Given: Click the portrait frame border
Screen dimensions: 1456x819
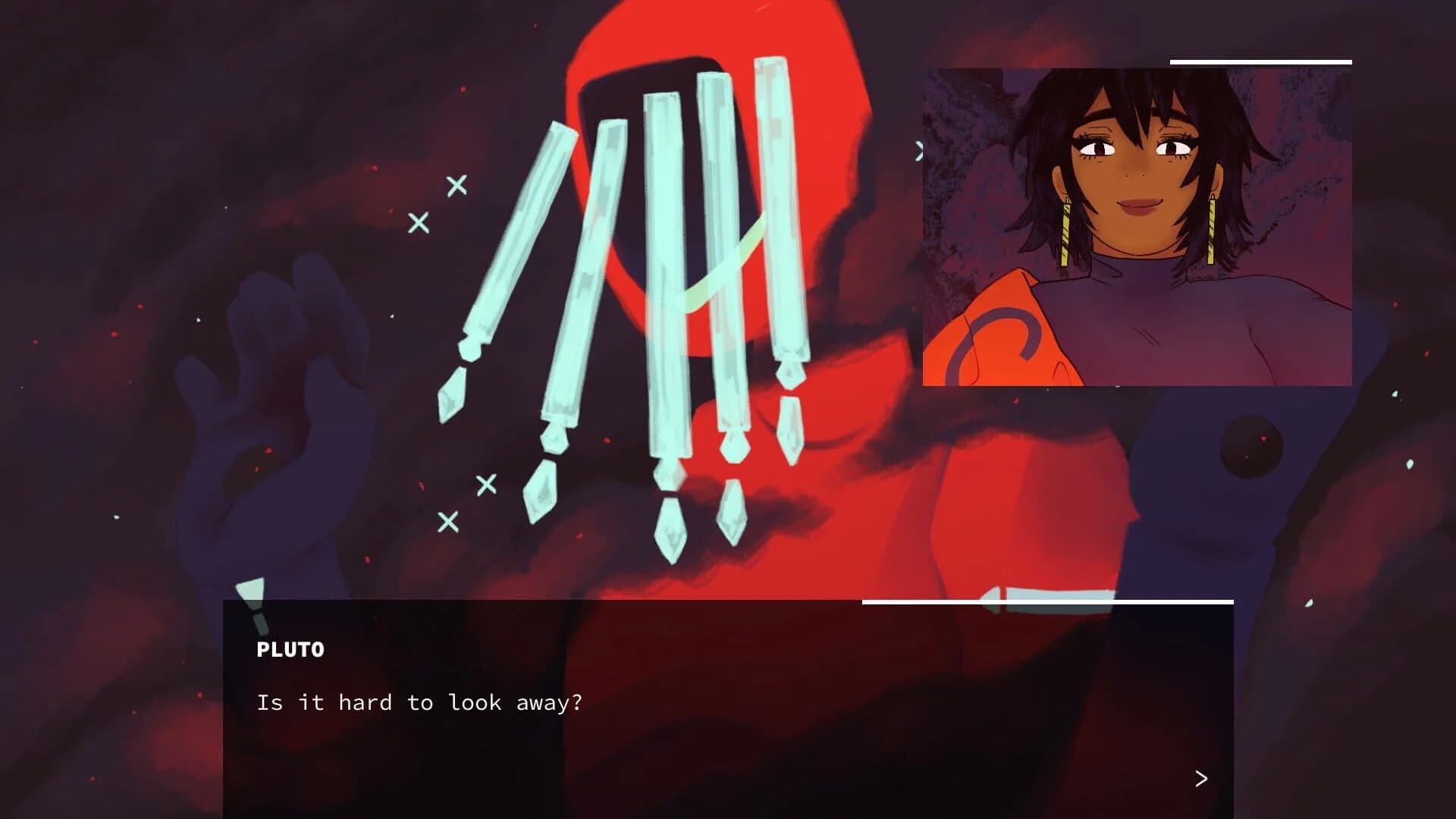Looking at the screenshot, I should coord(925,227).
